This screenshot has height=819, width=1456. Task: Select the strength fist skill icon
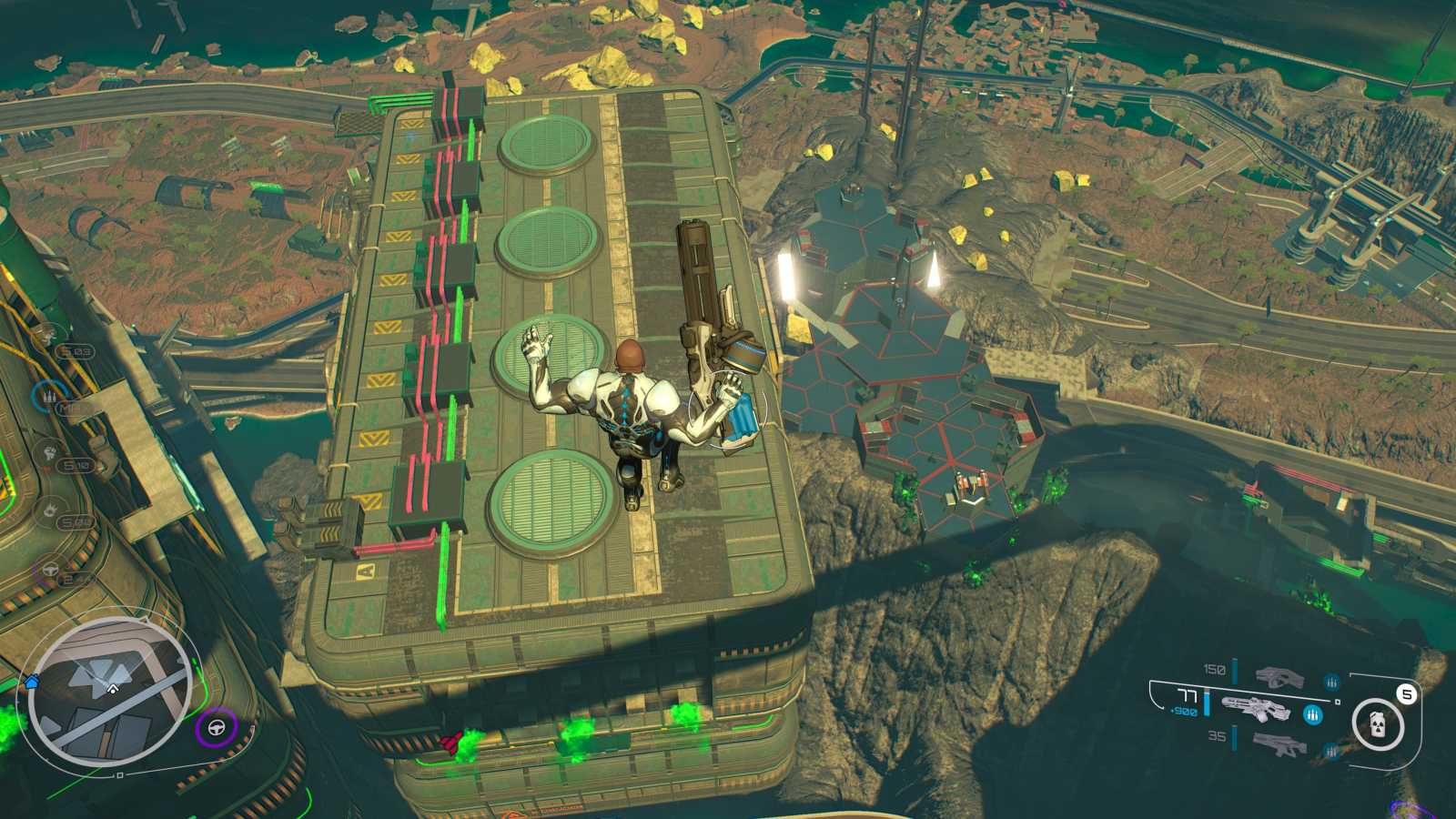tap(50, 452)
